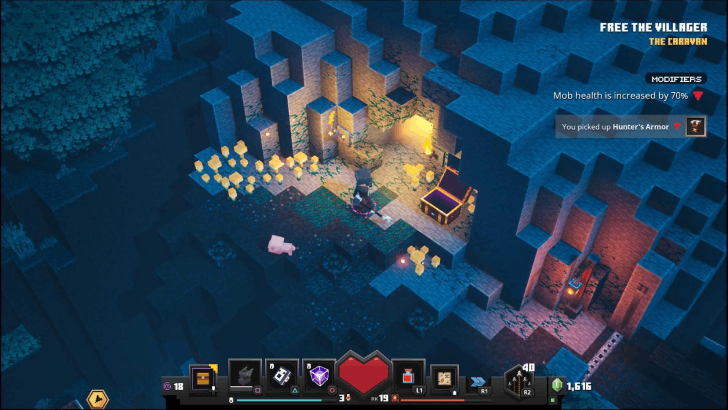
Task: Click the Free the Villager objective tracker
Action: [x=652, y=27]
